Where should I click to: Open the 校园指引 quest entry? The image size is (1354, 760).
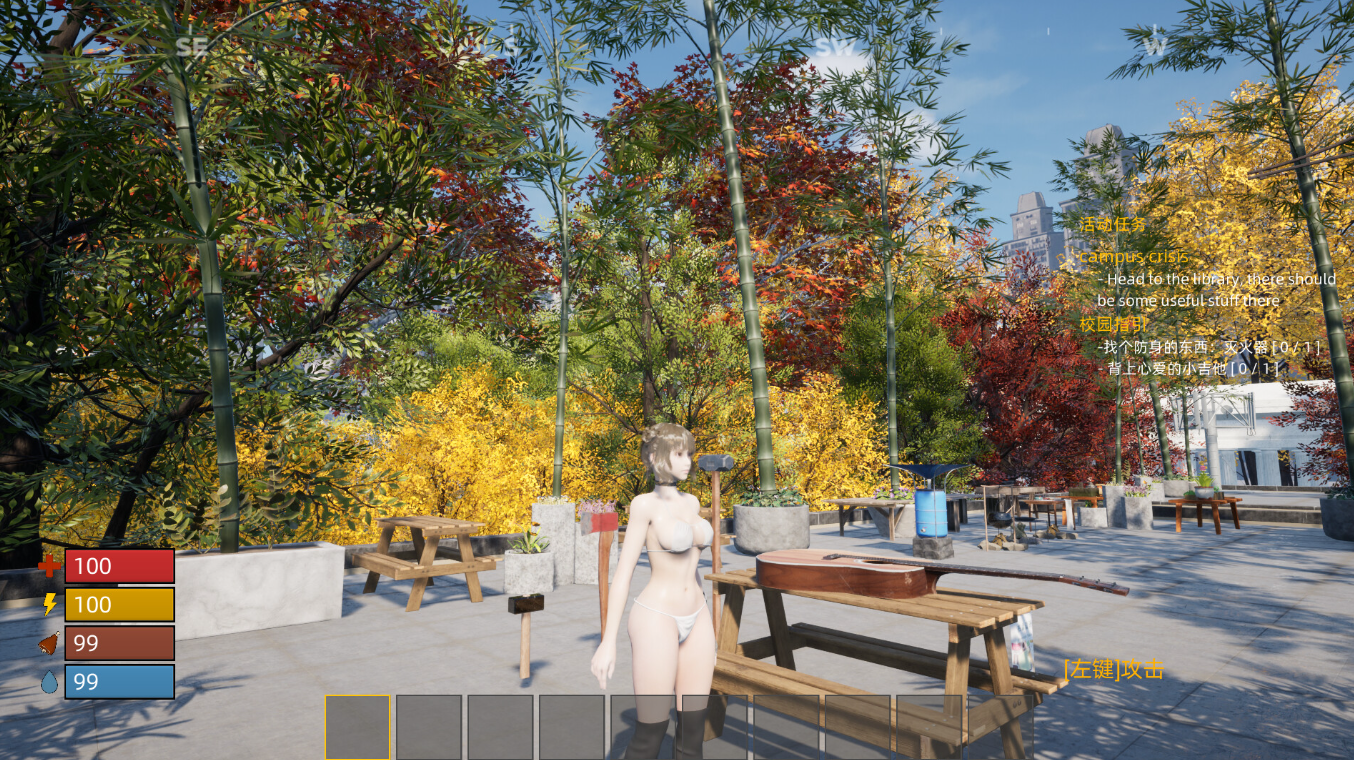pos(1114,325)
